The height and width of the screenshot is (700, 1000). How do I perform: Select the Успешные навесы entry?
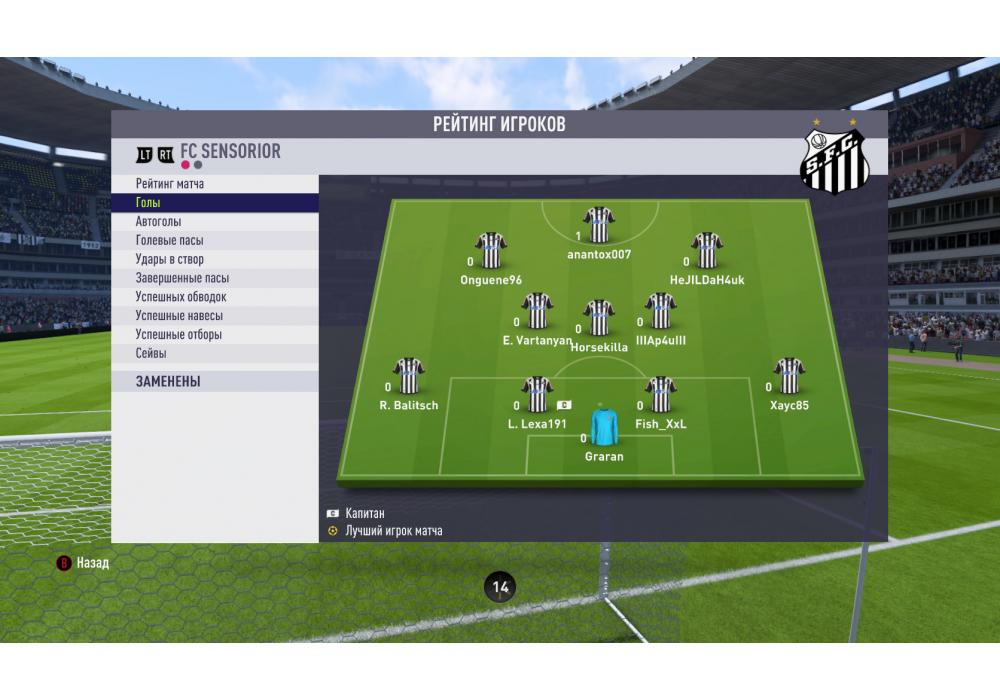click(x=179, y=316)
